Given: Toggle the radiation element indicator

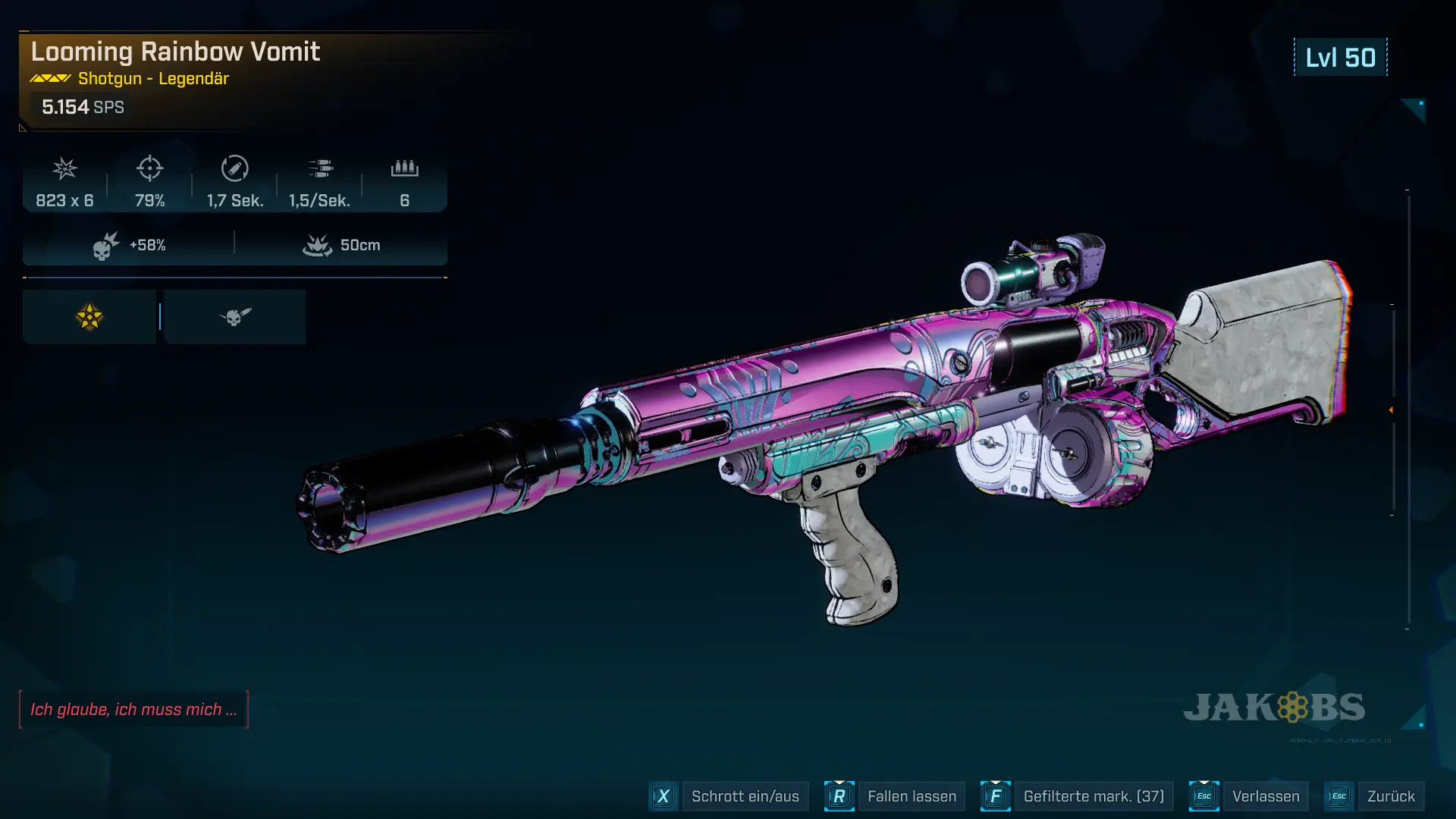Looking at the screenshot, I should (x=89, y=316).
